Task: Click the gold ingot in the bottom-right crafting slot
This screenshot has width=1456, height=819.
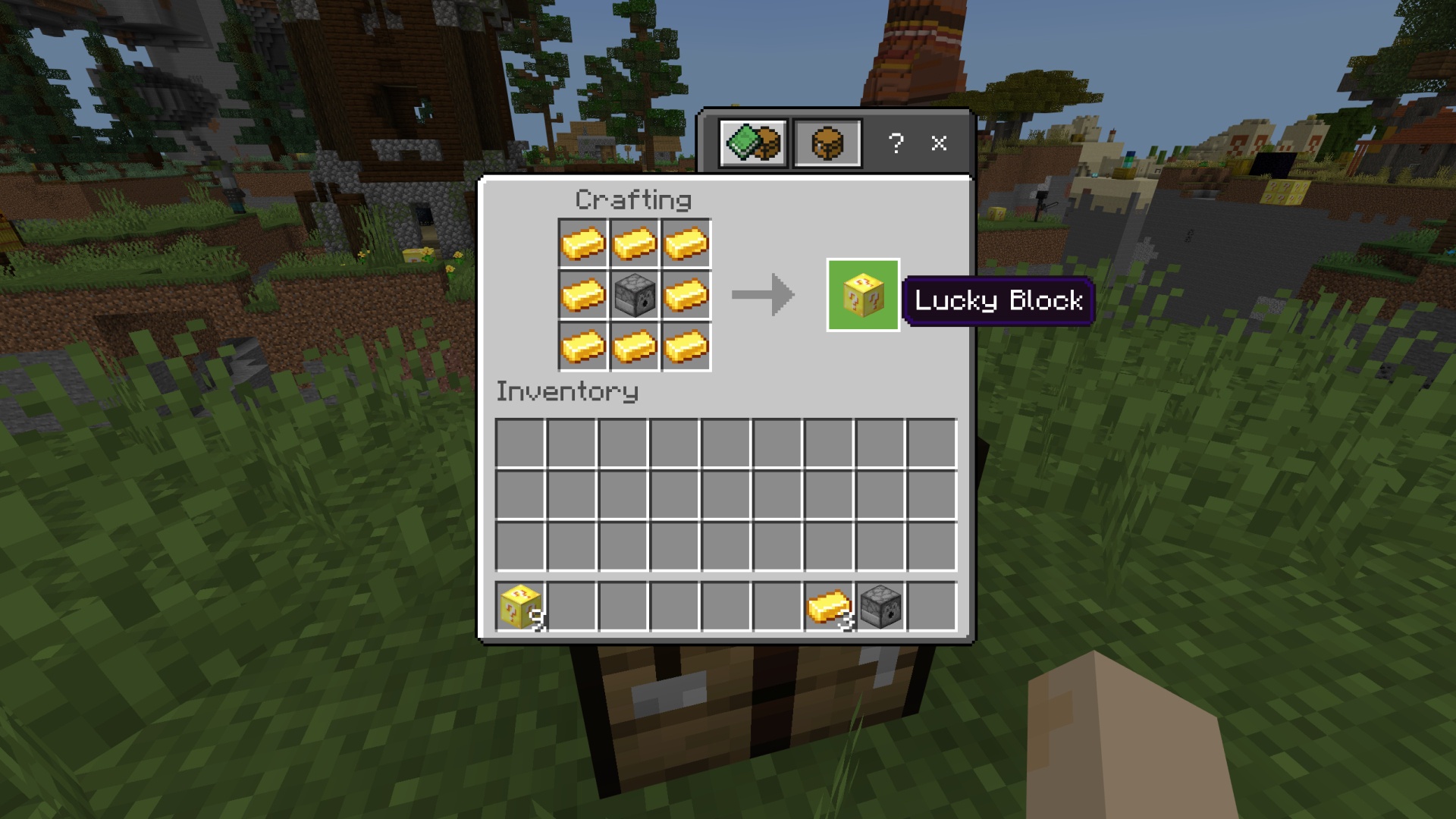Action: (x=685, y=345)
